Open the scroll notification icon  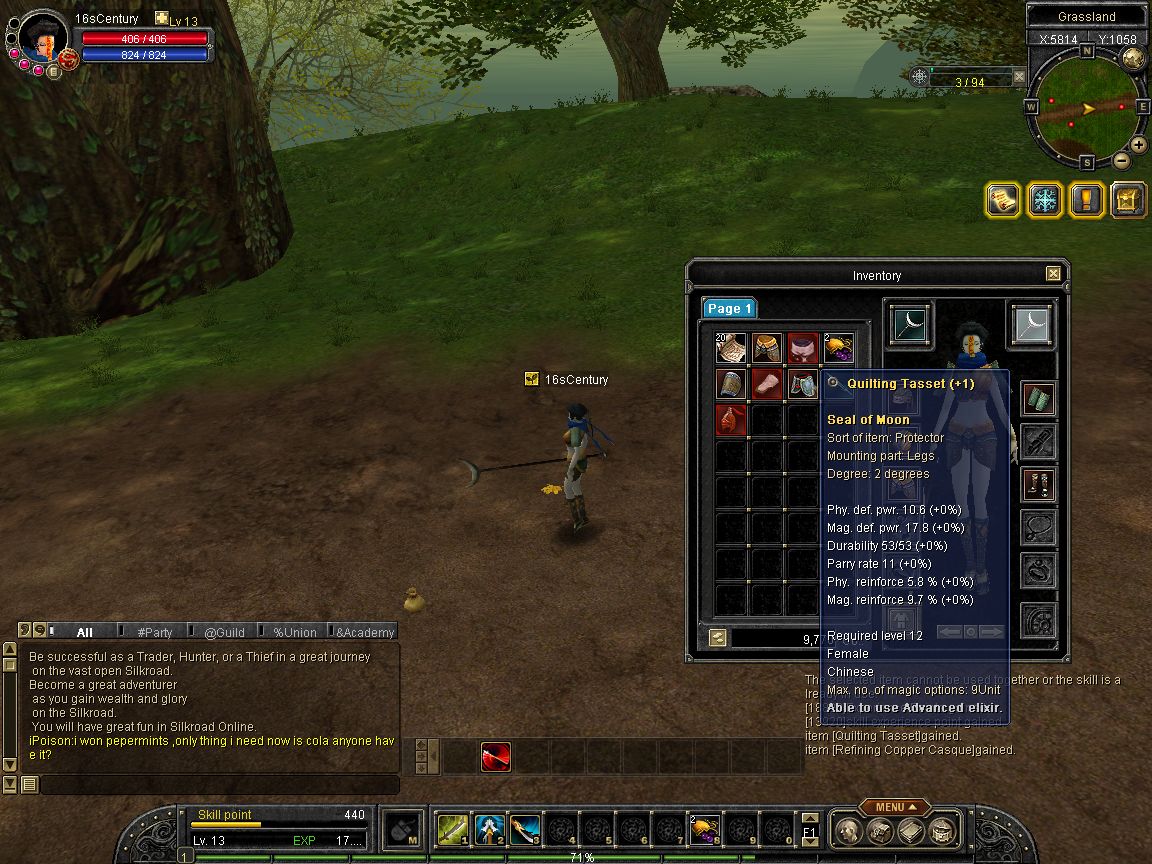1003,199
